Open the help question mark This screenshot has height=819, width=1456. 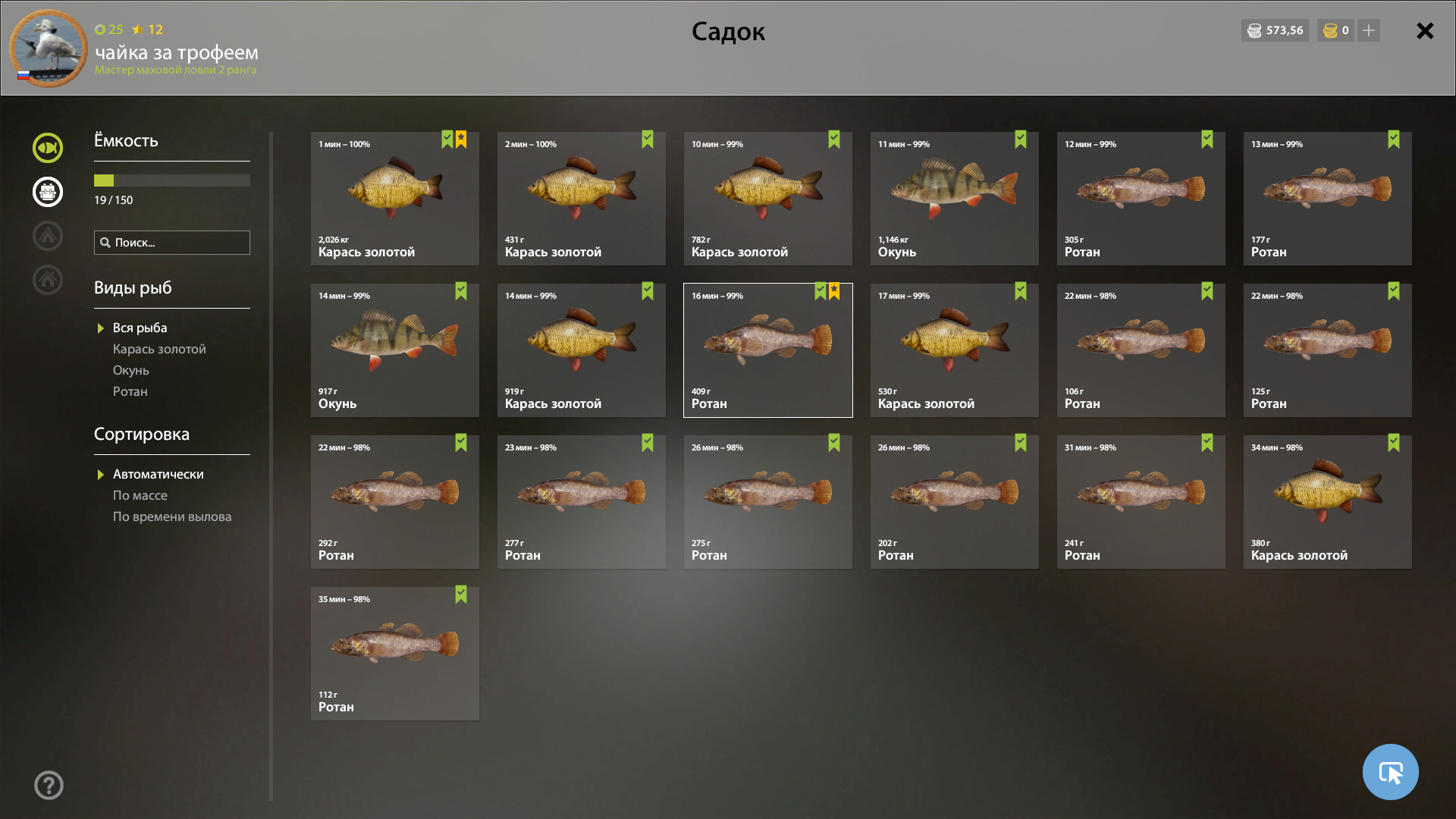coord(49,786)
